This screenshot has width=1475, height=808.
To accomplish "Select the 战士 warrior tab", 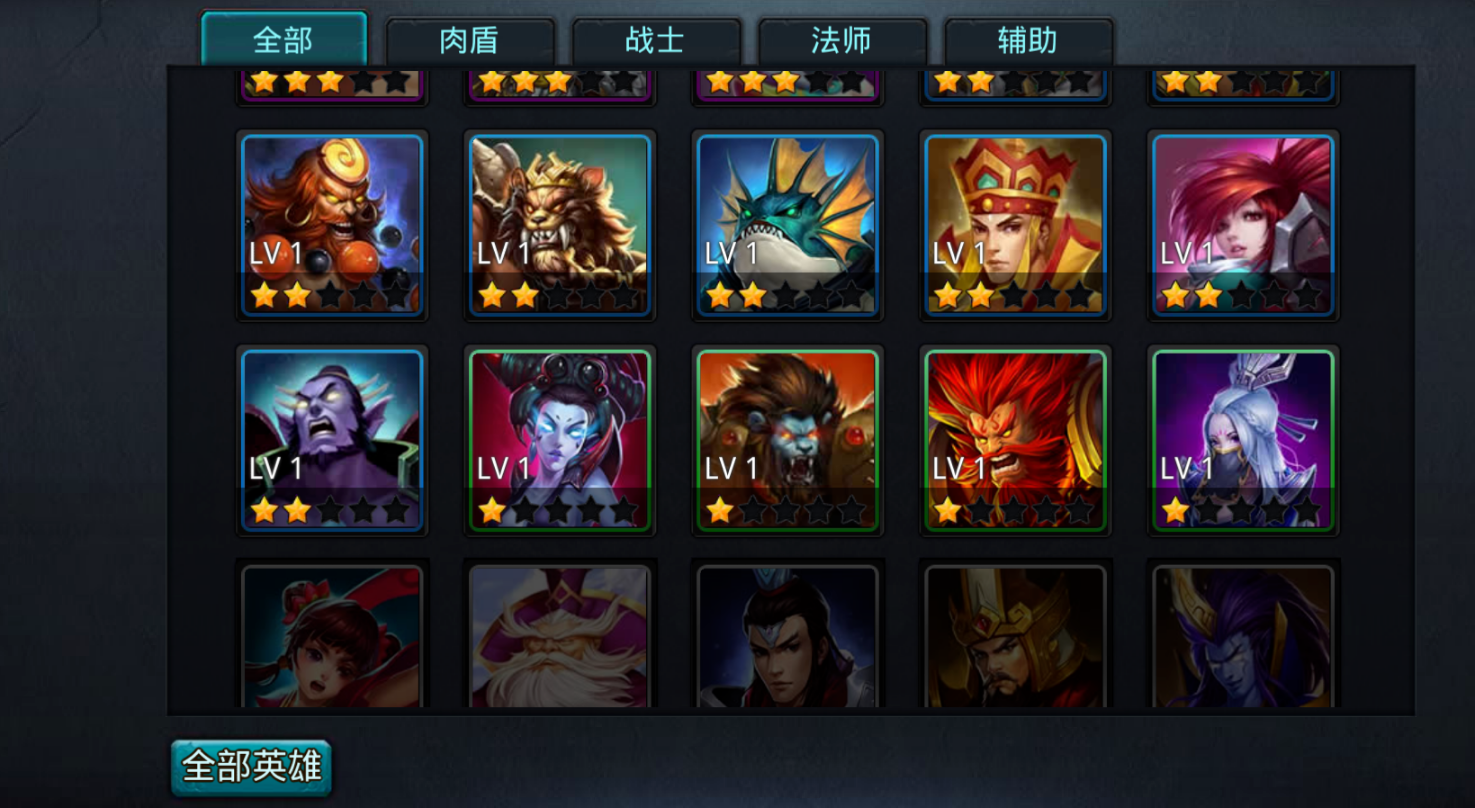I will pos(655,41).
